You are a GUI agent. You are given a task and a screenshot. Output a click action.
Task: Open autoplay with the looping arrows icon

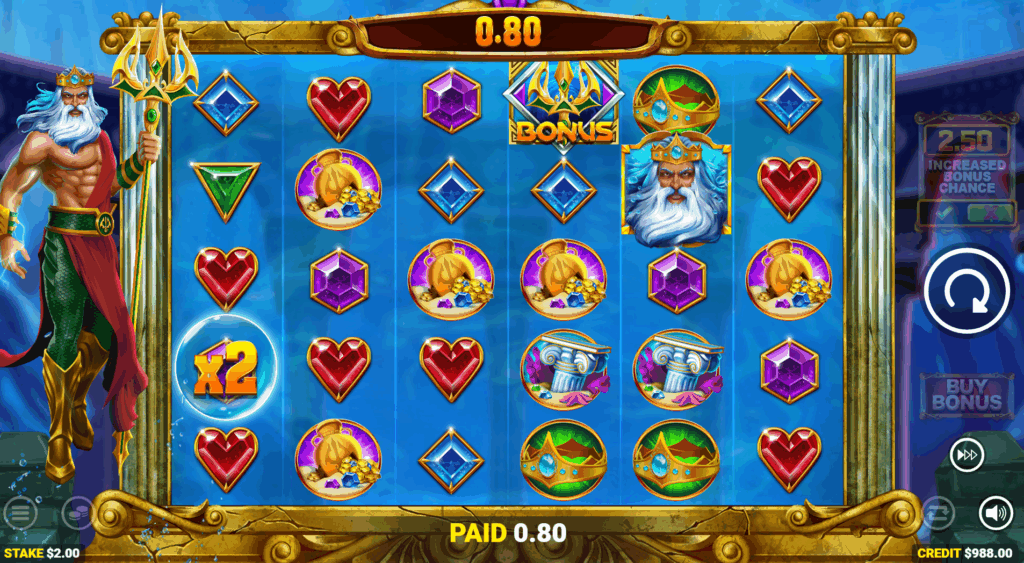937,513
